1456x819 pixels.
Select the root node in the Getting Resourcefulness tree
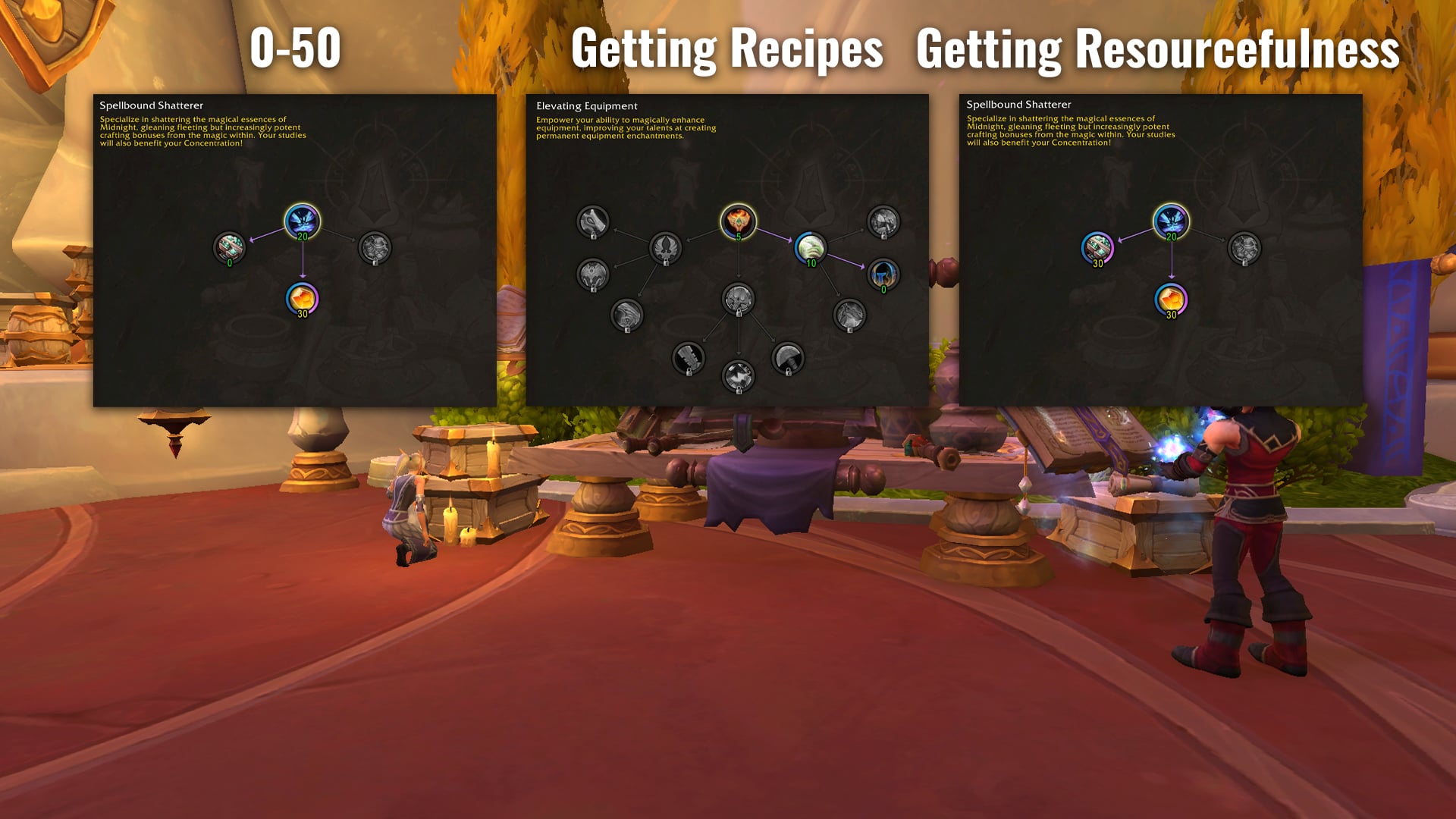pos(1171,221)
